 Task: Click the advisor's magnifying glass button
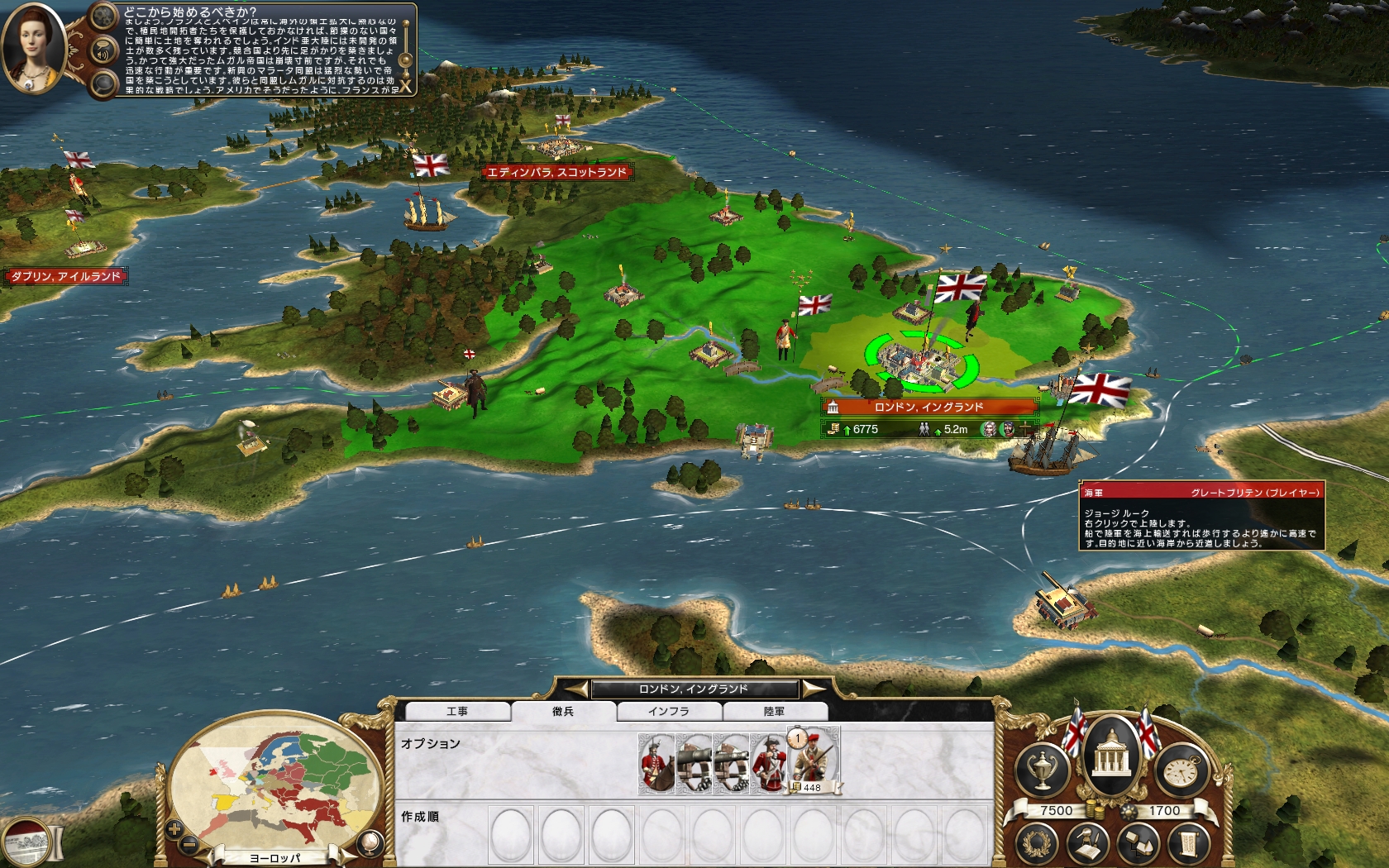(103, 83)
